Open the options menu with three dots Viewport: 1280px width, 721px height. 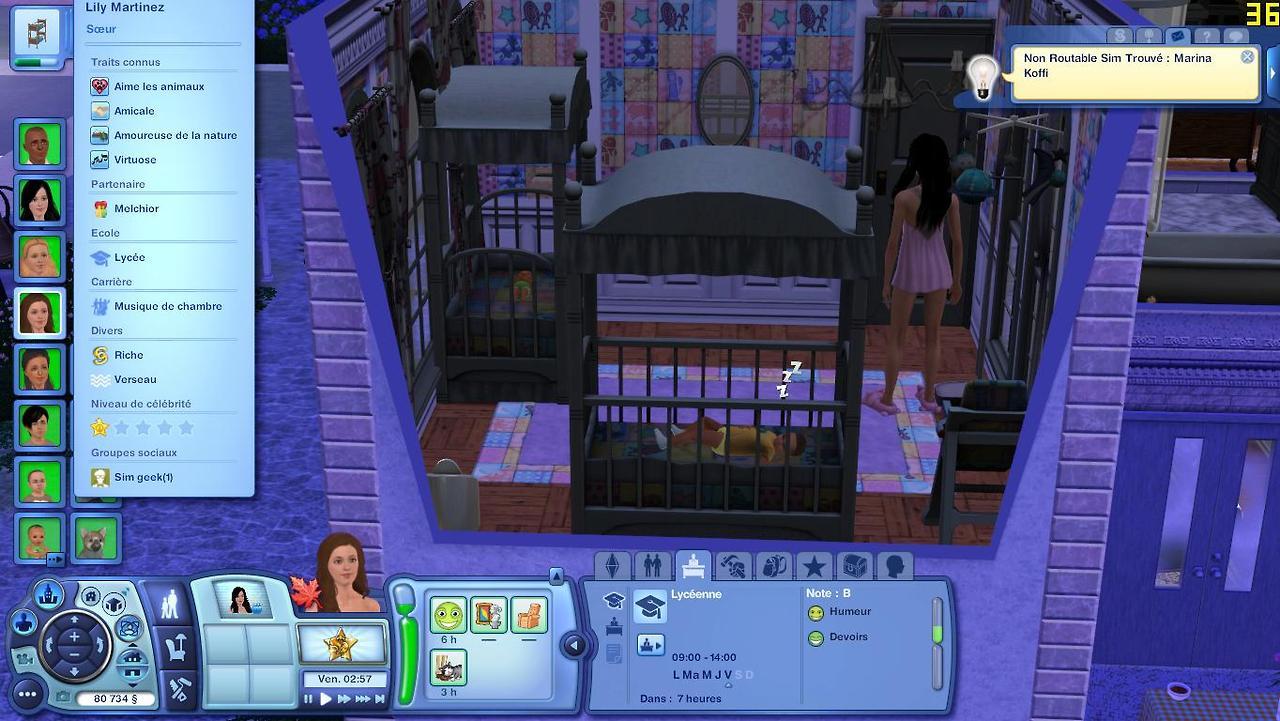pos(27,694)
